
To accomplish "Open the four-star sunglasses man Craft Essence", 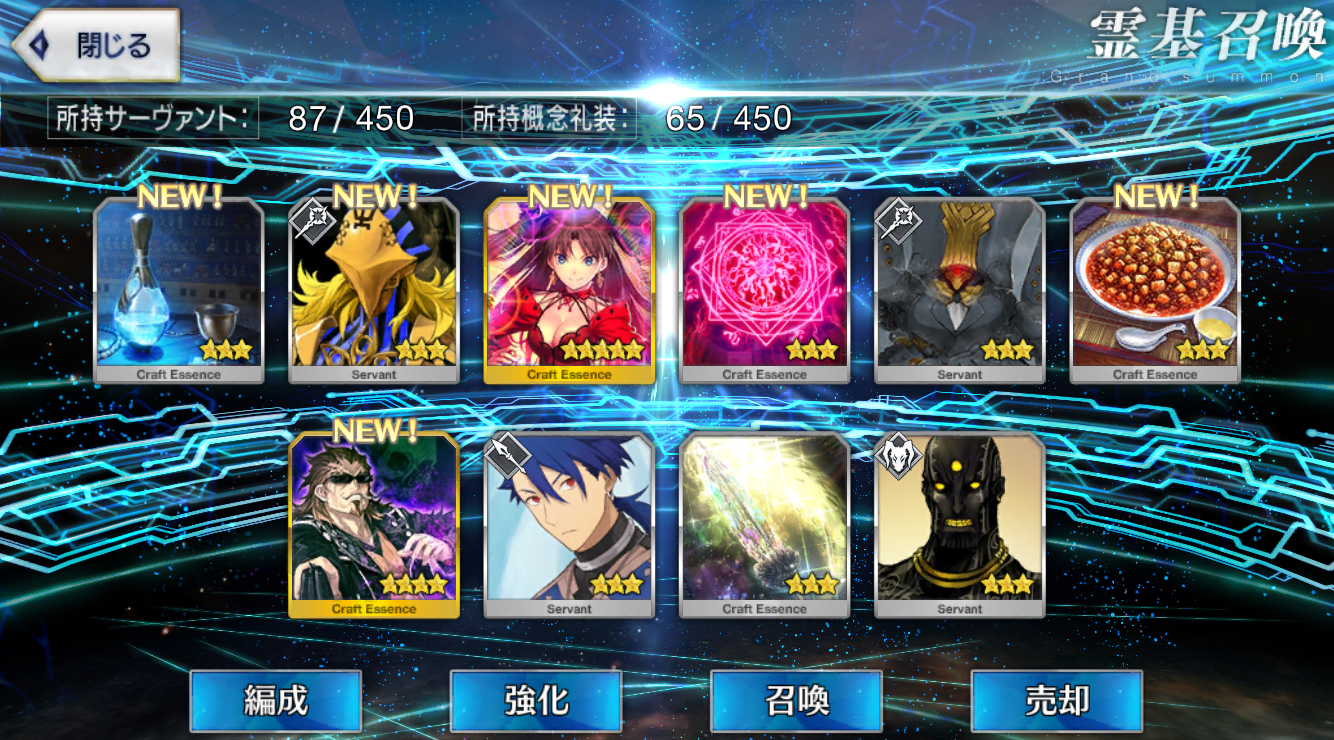I will tap(374, 525).
